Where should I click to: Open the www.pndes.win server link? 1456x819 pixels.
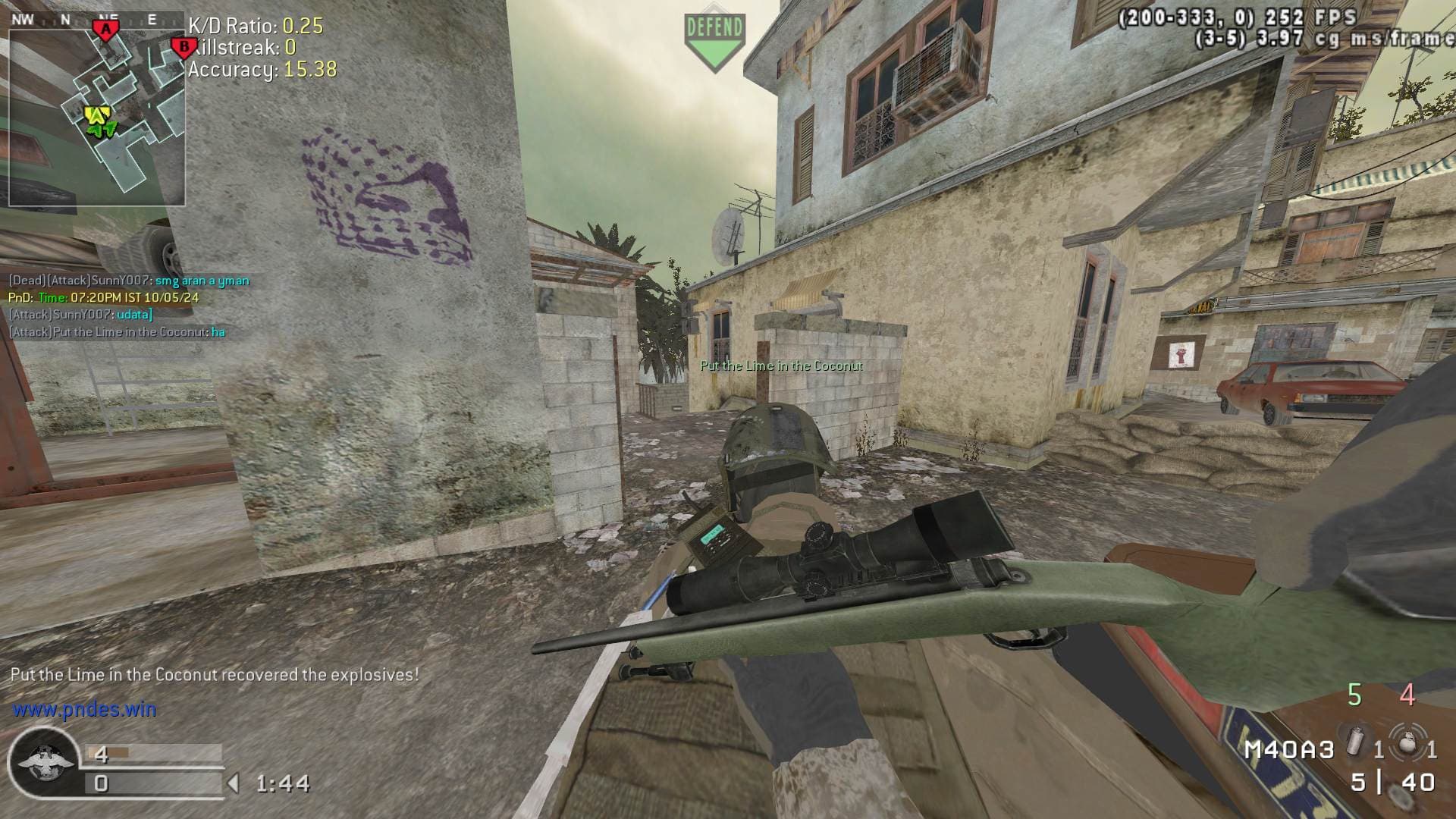[84, 710]
